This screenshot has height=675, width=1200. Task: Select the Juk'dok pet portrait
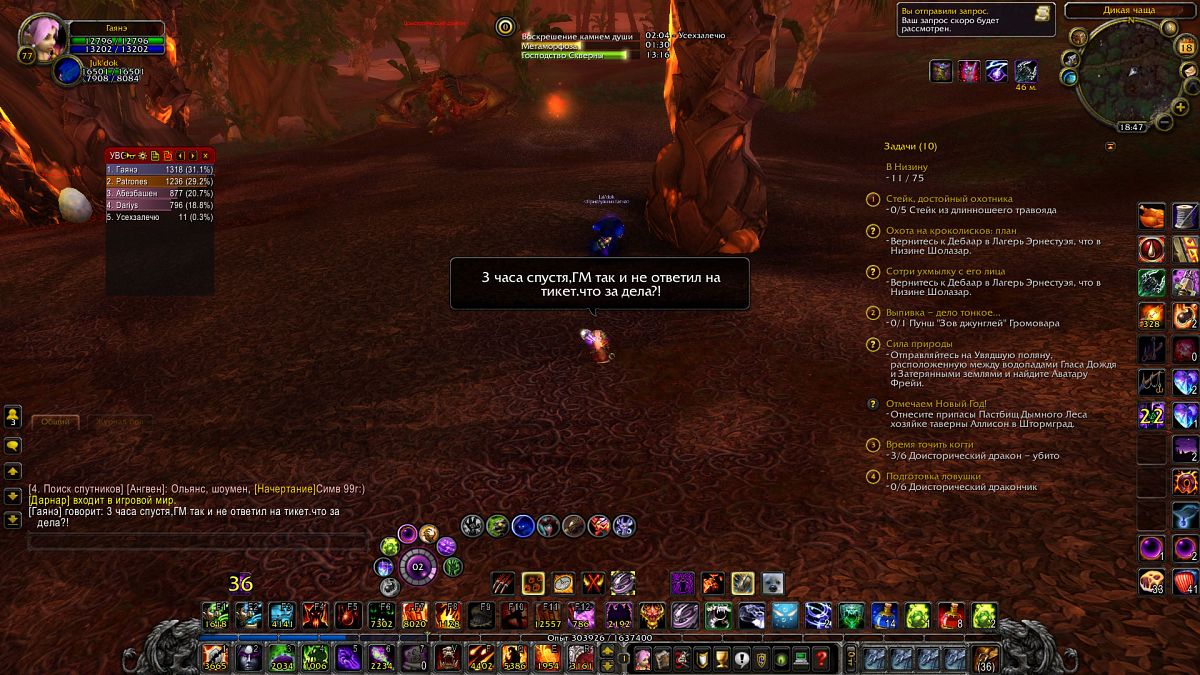pyautogui.click(x=69, y=71)
